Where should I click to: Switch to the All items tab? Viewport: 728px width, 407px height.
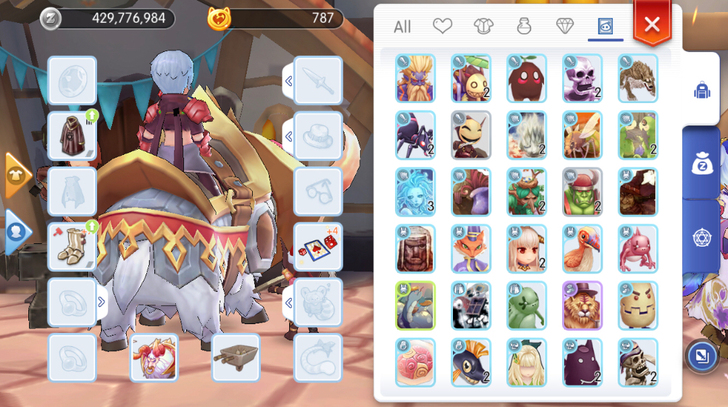tap(402, 27)
